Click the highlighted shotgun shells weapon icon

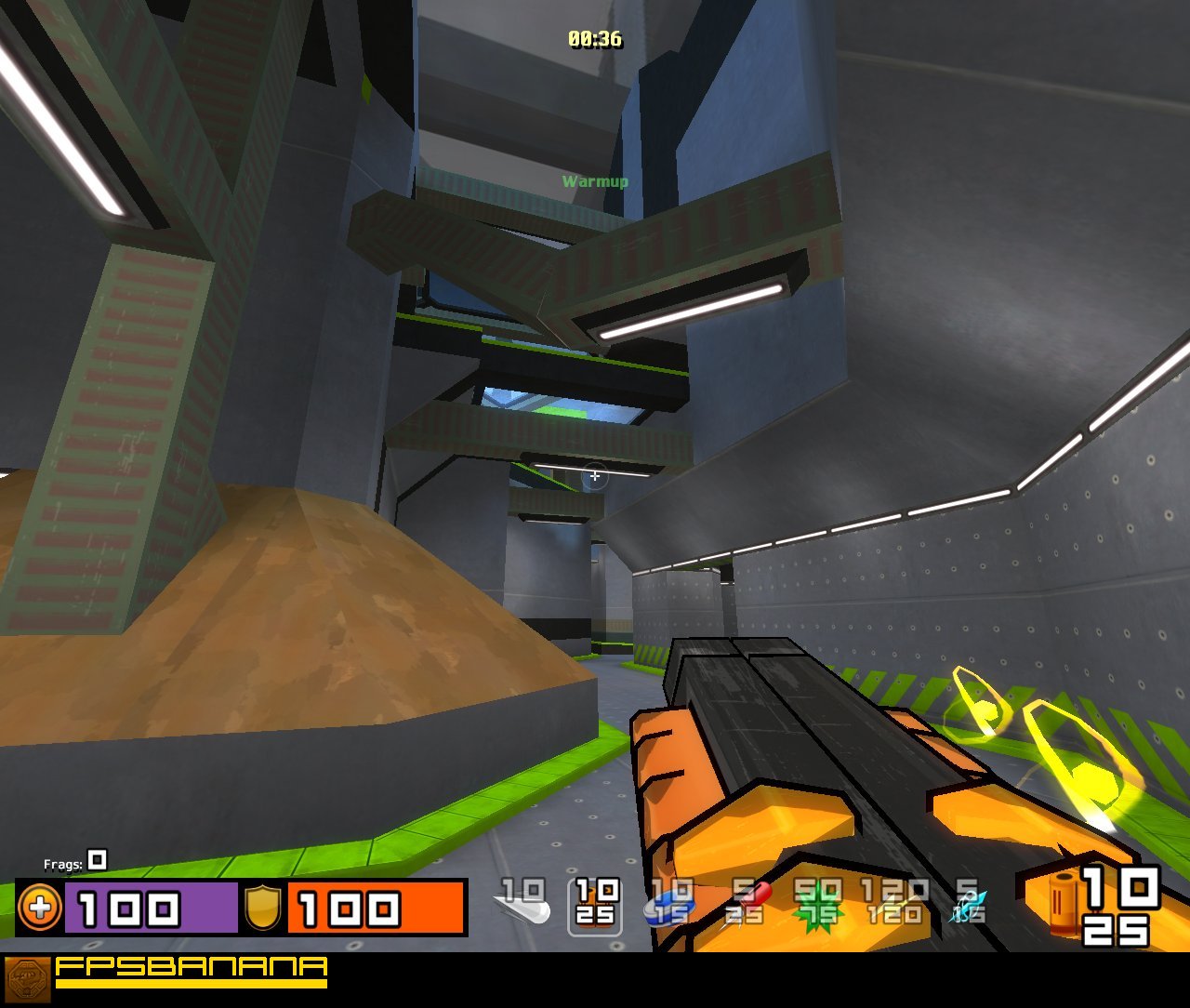pos(593,907)
